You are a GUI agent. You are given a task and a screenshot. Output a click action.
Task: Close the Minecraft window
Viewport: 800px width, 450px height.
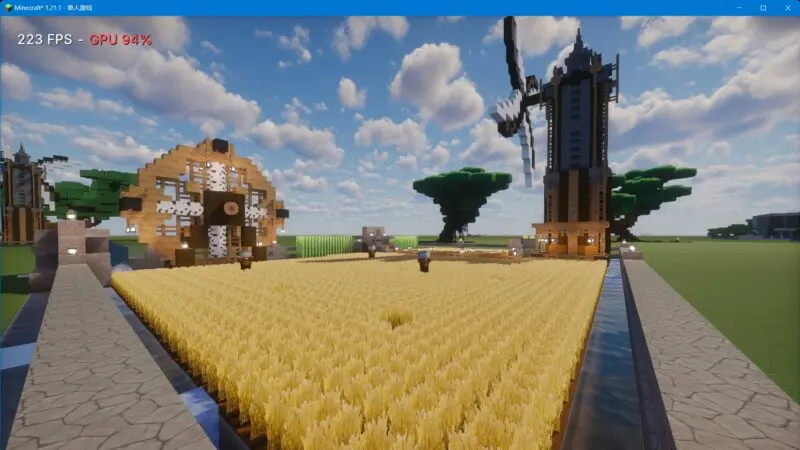pyautogui.click(x=787, y=7)
